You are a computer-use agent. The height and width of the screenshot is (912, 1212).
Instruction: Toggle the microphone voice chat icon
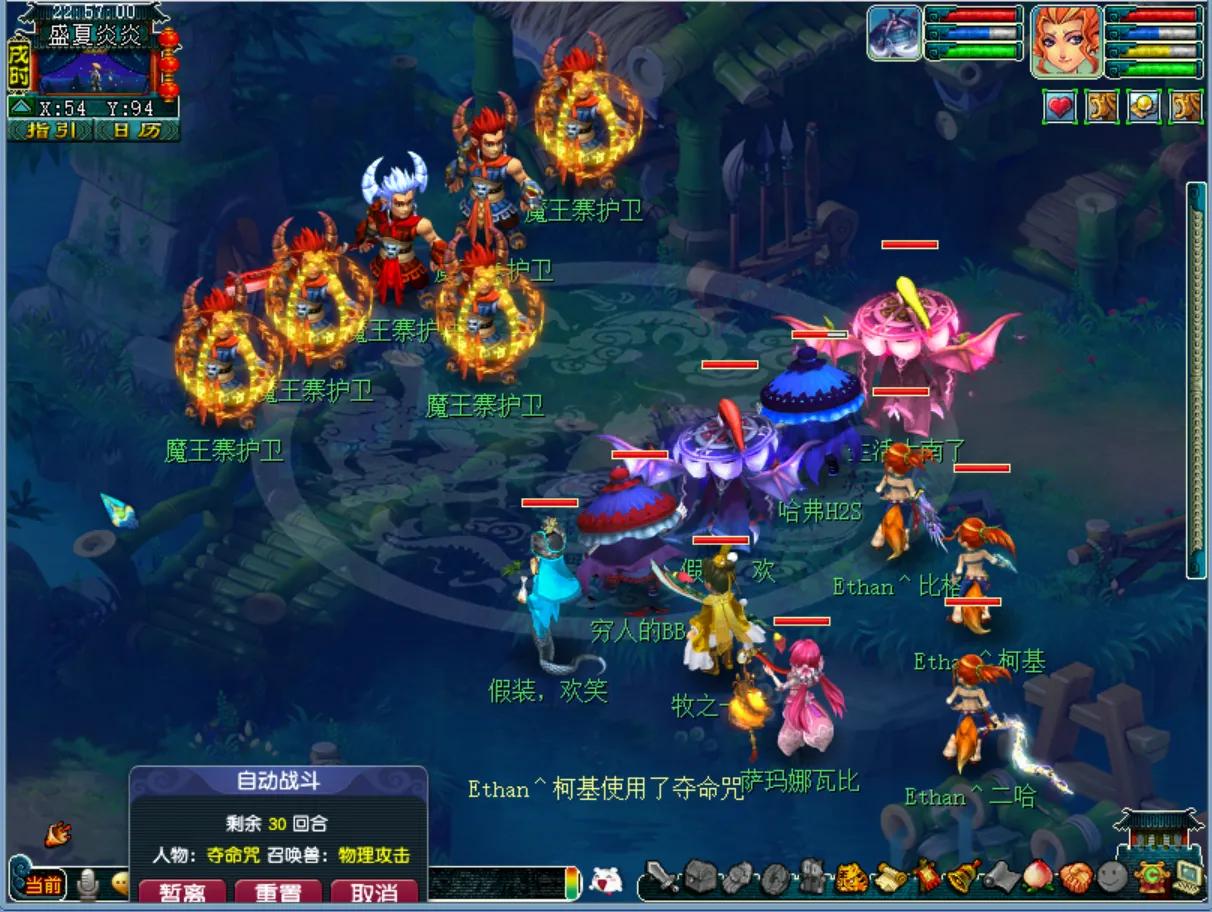point(89,883)
